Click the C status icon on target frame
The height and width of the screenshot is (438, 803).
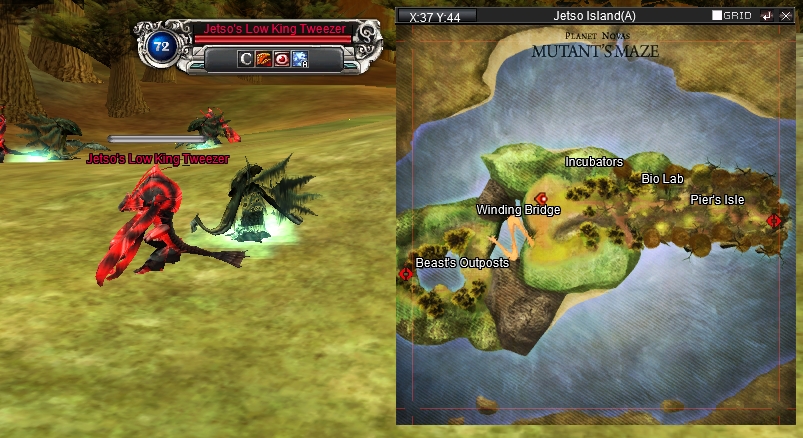click(x=246, y=59)
